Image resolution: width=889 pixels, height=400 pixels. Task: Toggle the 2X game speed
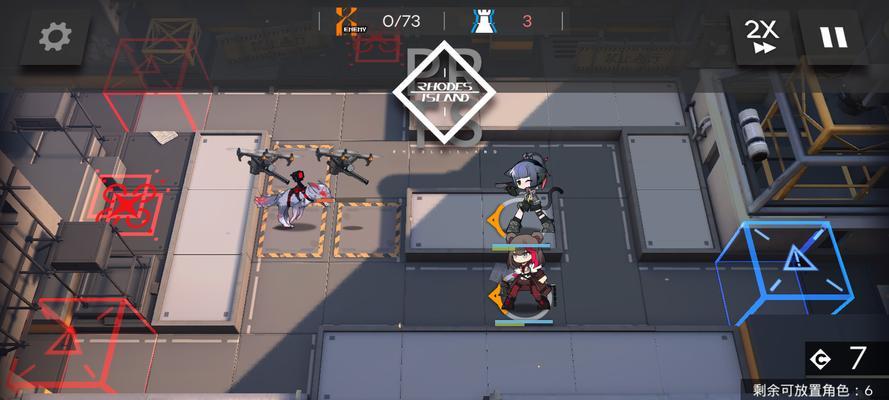tap(763, 37)
